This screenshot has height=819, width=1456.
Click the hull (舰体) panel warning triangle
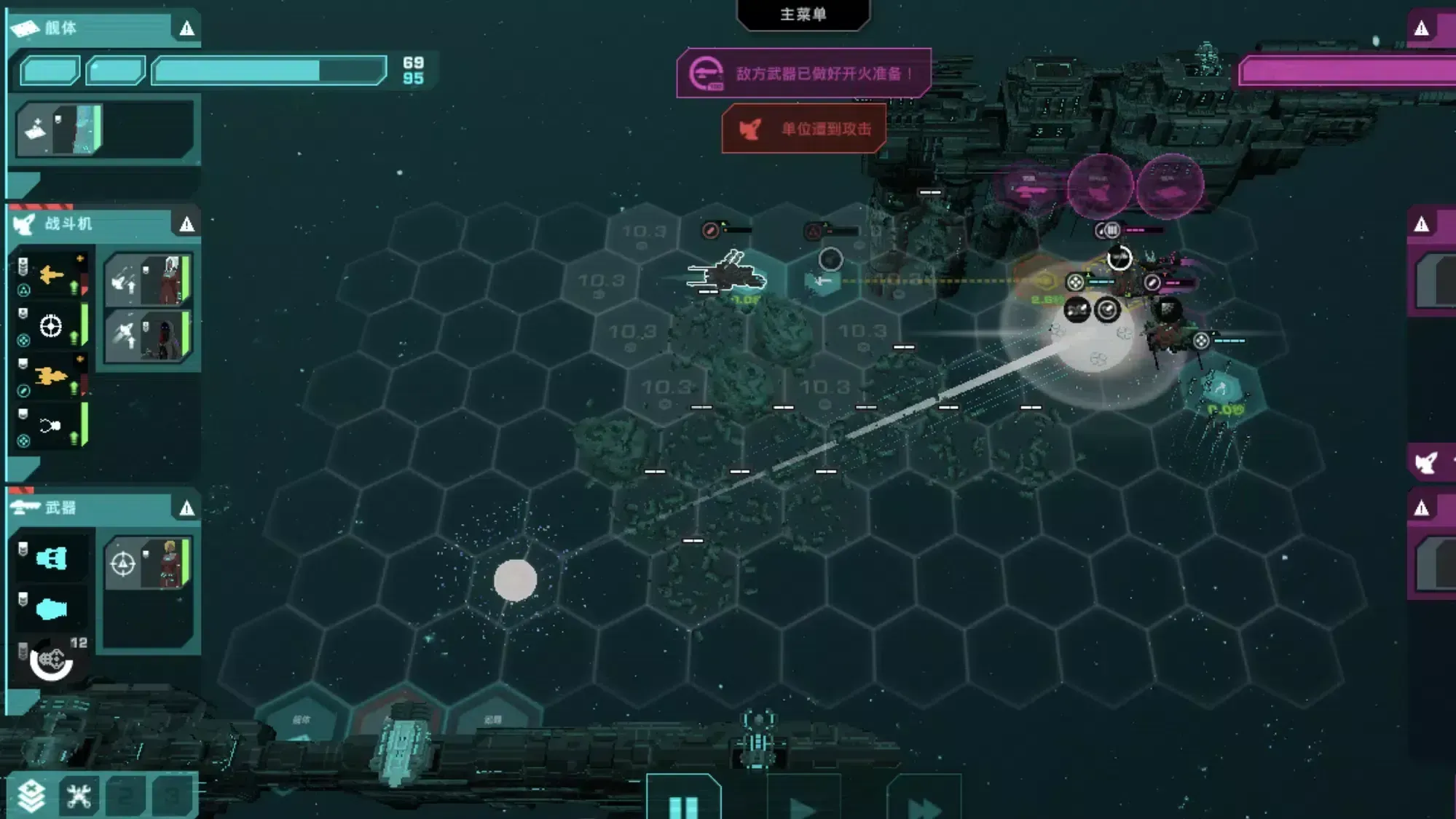(187, 28)
